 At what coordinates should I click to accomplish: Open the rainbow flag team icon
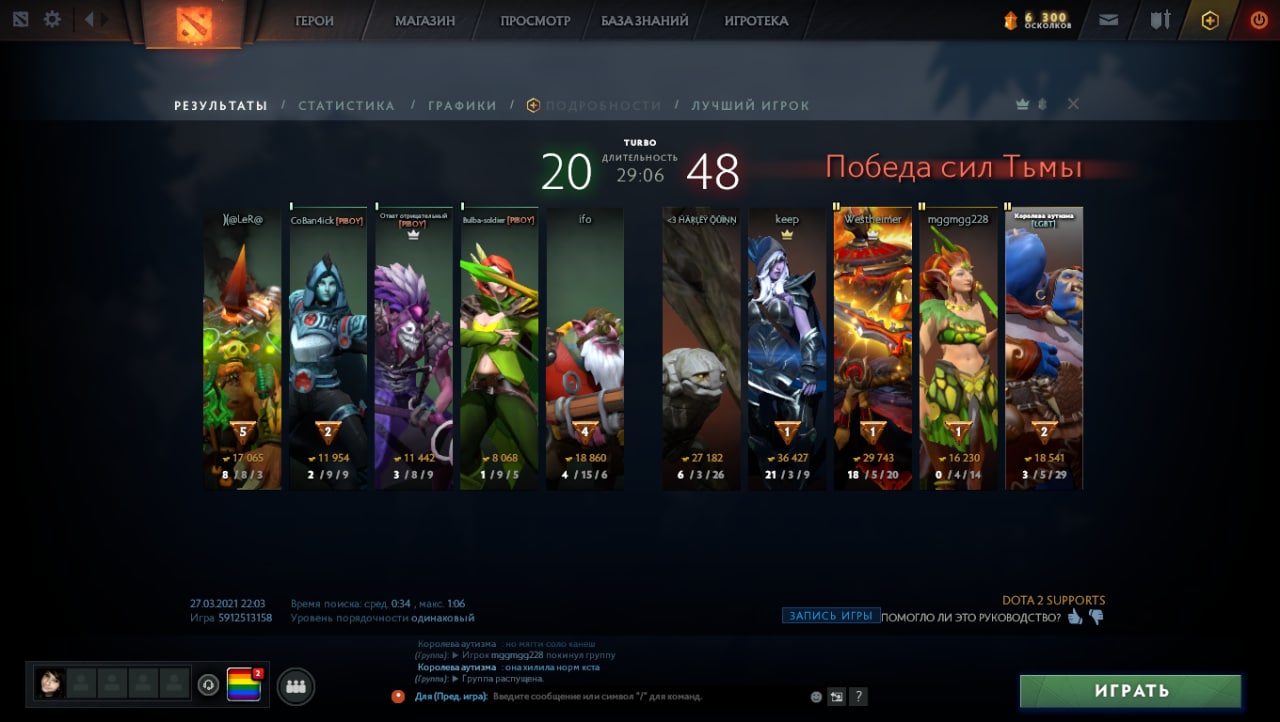tap(243, 685)
